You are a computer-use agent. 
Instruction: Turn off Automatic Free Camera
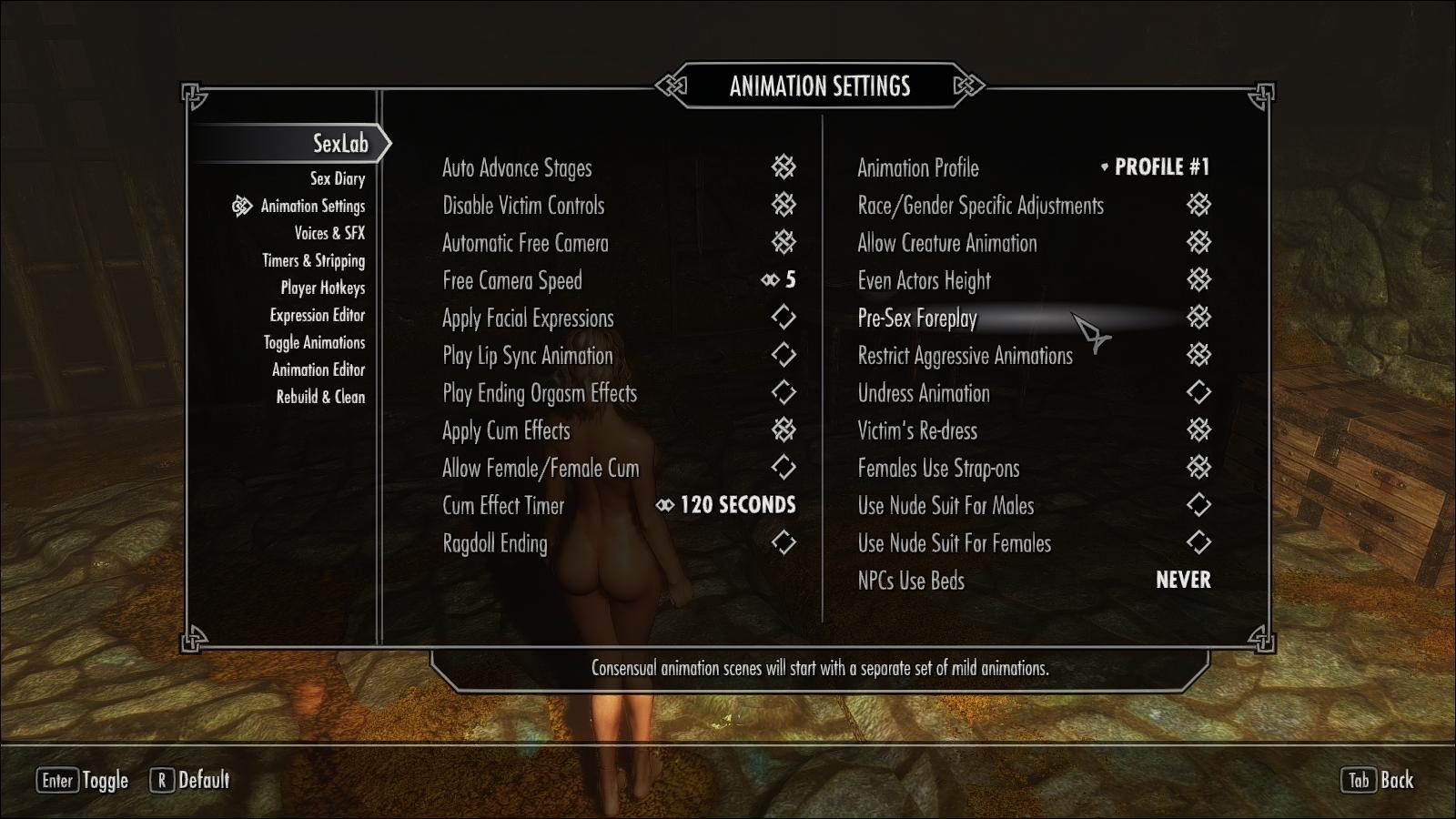click(784, 242)
